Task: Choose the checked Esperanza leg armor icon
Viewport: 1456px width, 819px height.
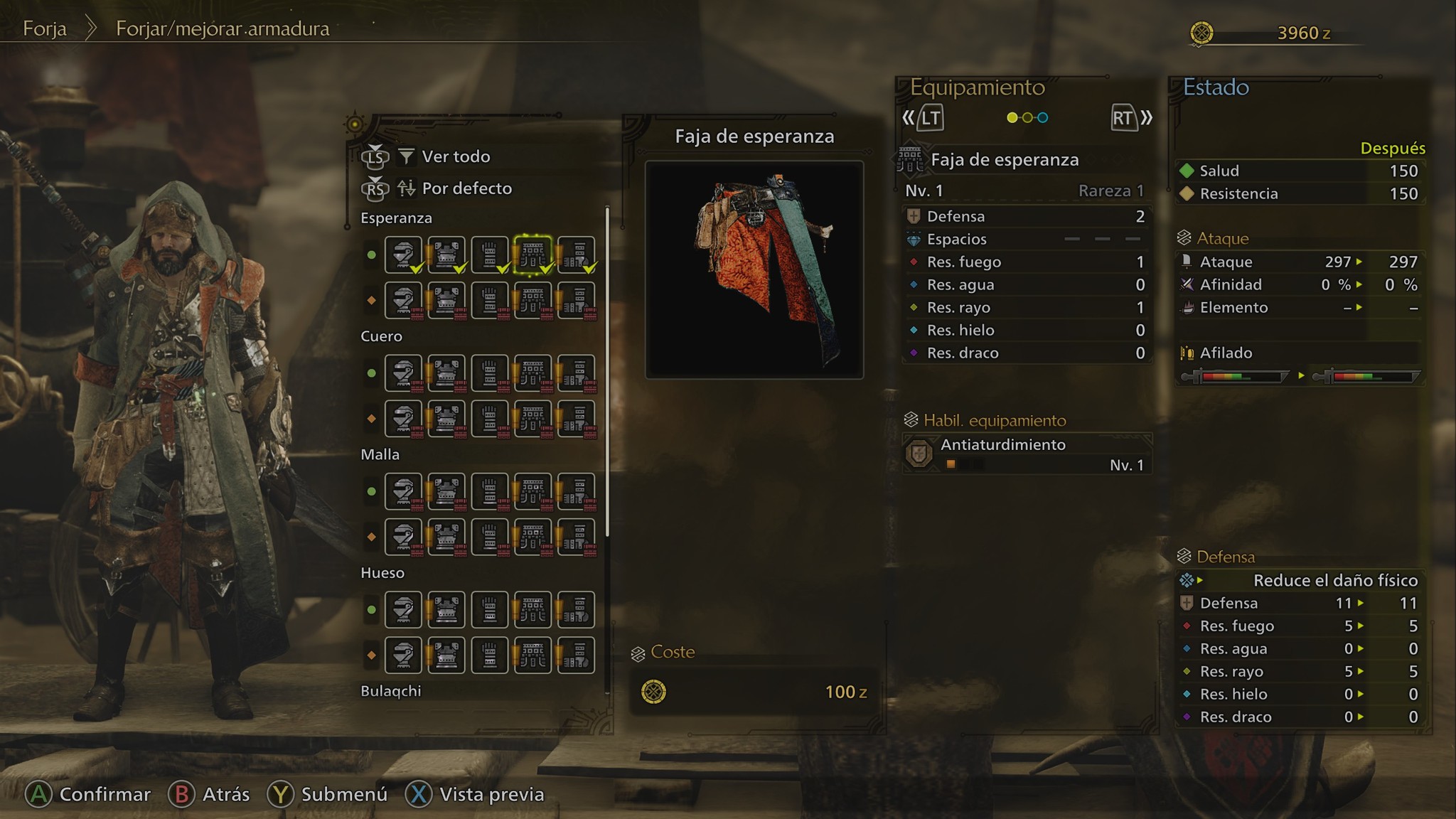Action: [576, 255]
